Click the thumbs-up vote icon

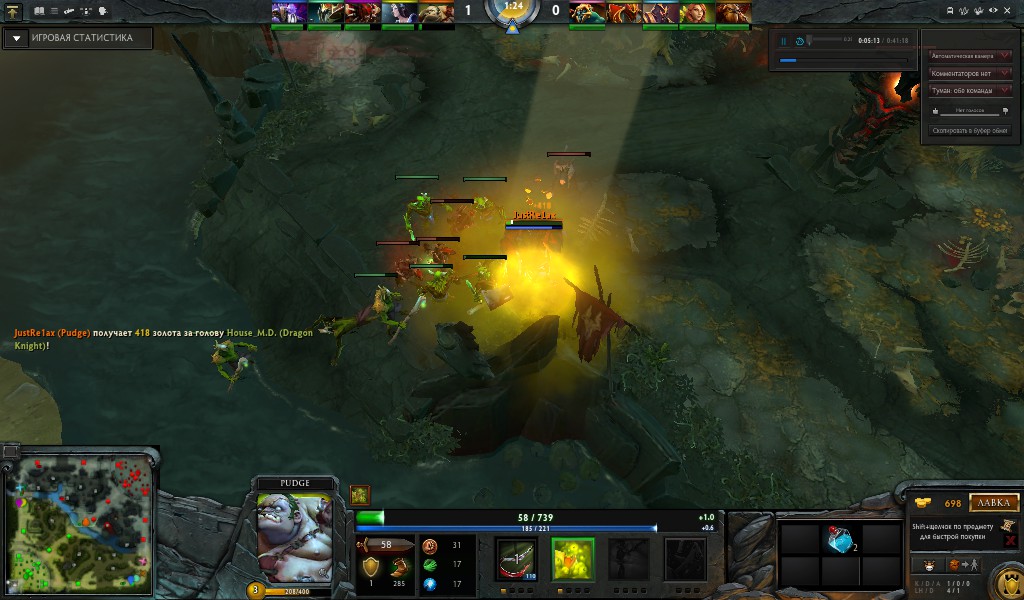coord(936,111)
